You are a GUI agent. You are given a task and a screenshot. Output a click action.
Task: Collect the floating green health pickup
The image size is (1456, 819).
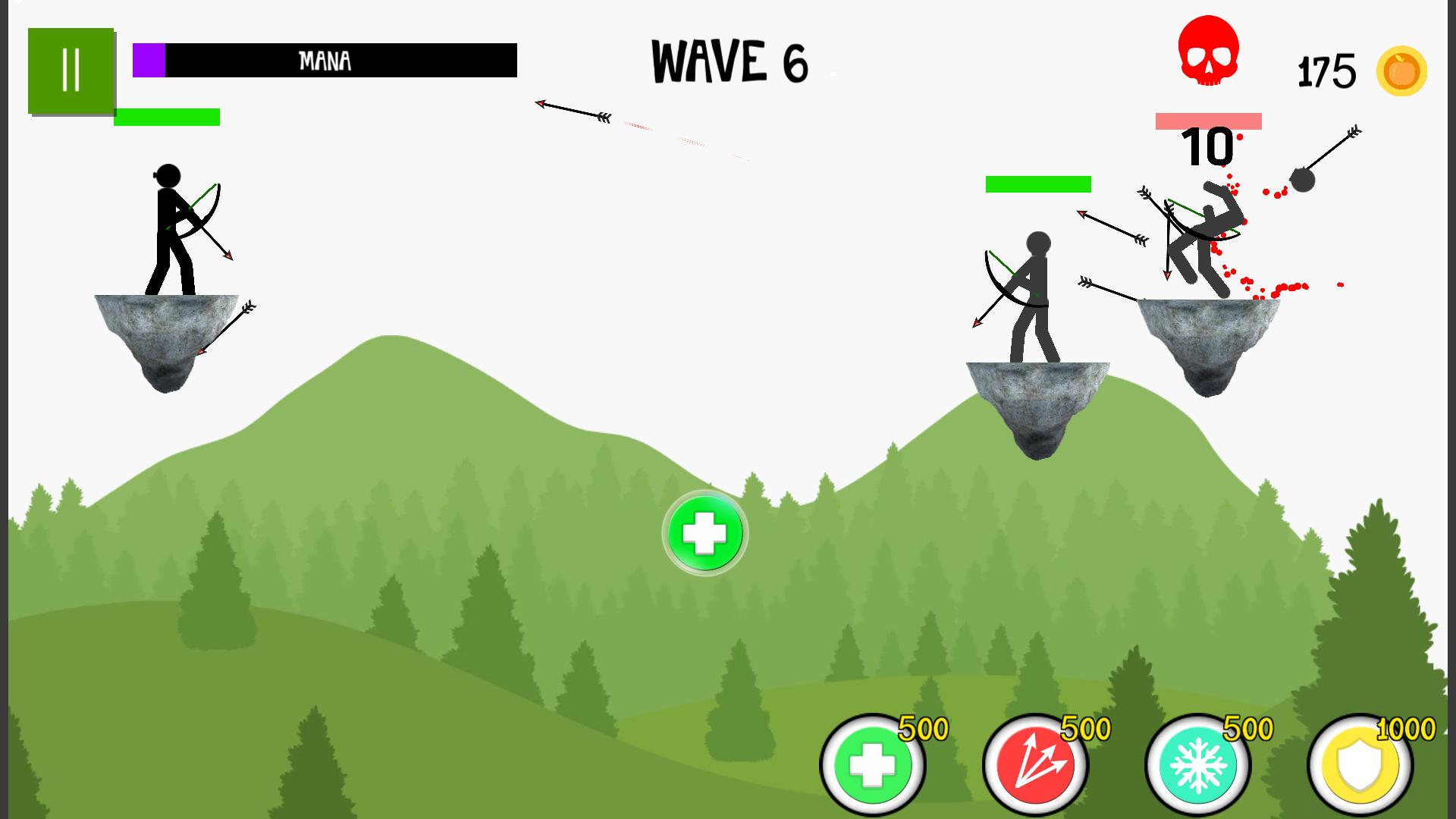pos(704,533)
